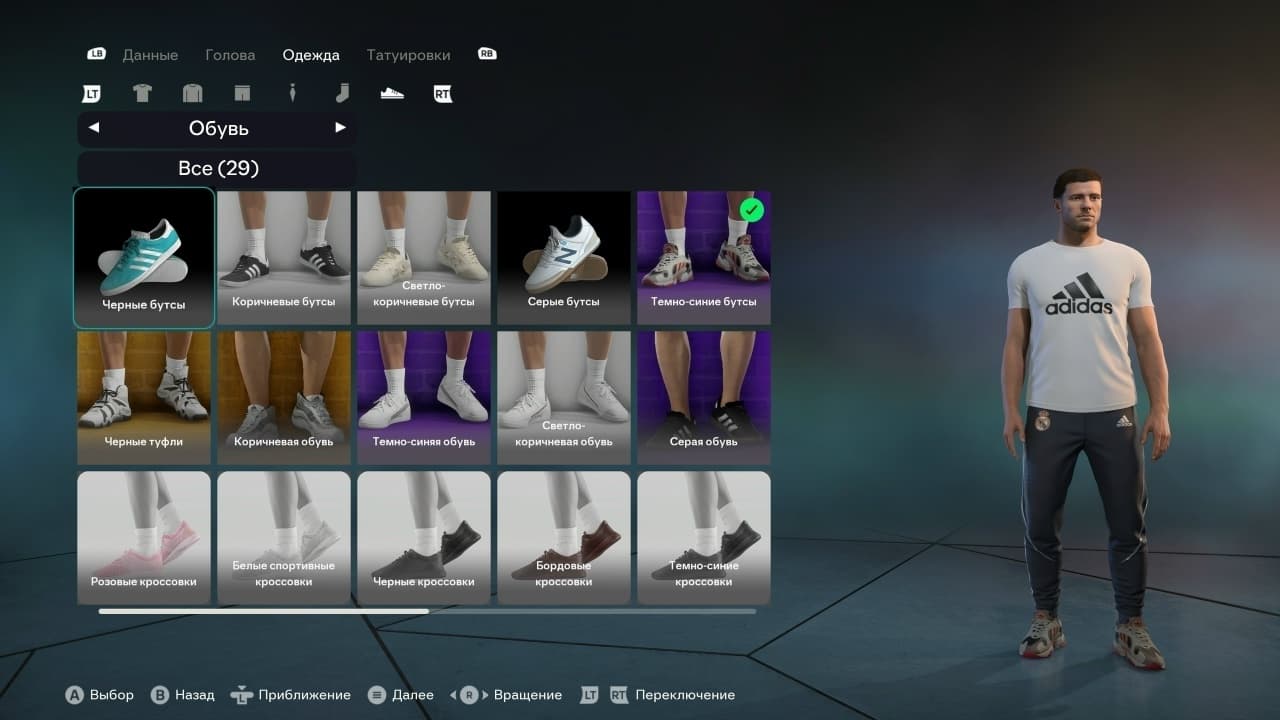Open the accessories tie category icon
This screenshot has width=1280, height=720.
[x=292, y=93]
